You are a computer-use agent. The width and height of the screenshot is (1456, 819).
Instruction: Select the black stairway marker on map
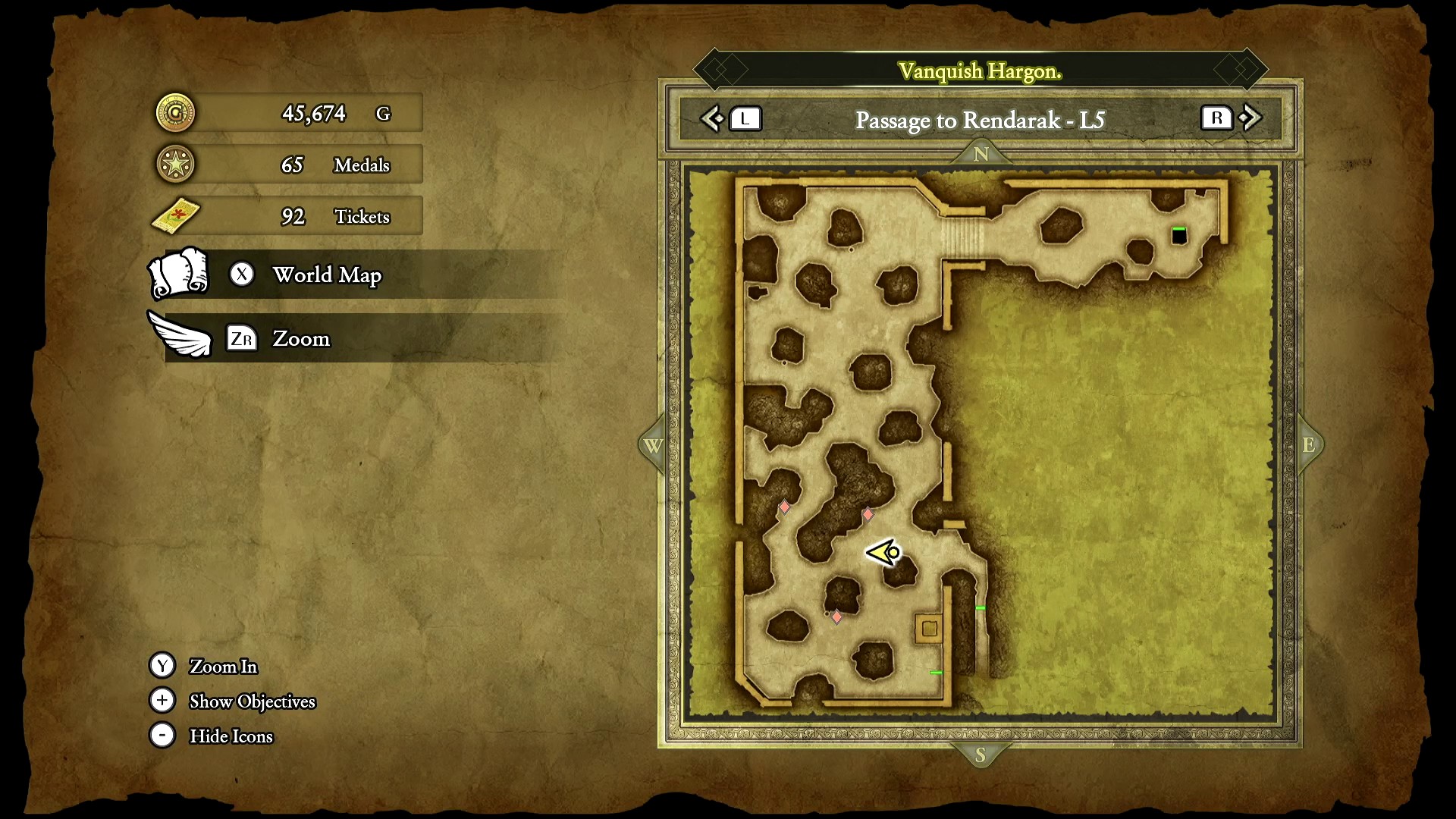(1179, 237)
